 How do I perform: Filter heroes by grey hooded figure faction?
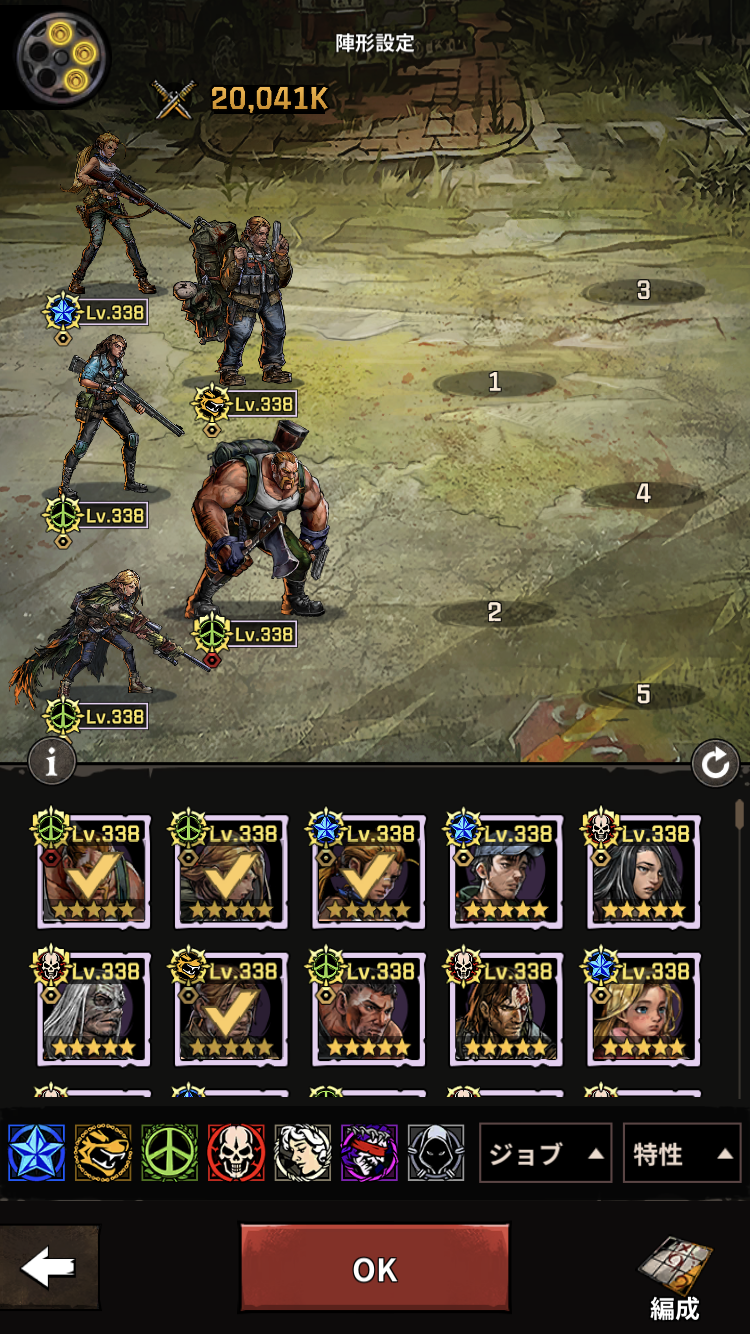point(436,1153)
